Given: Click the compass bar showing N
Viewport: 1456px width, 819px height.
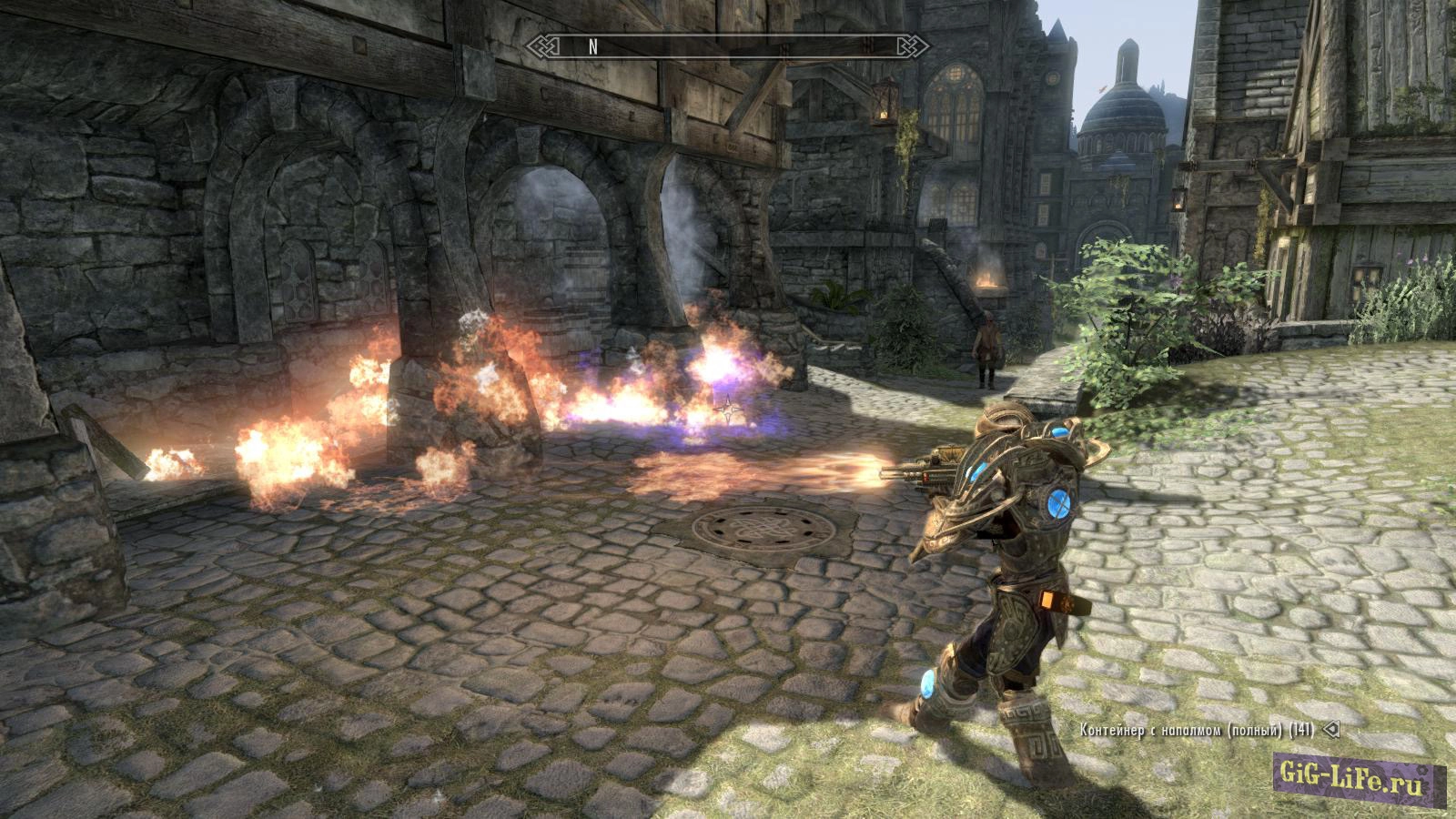Looking at the screenshot, I should (728, 47).
